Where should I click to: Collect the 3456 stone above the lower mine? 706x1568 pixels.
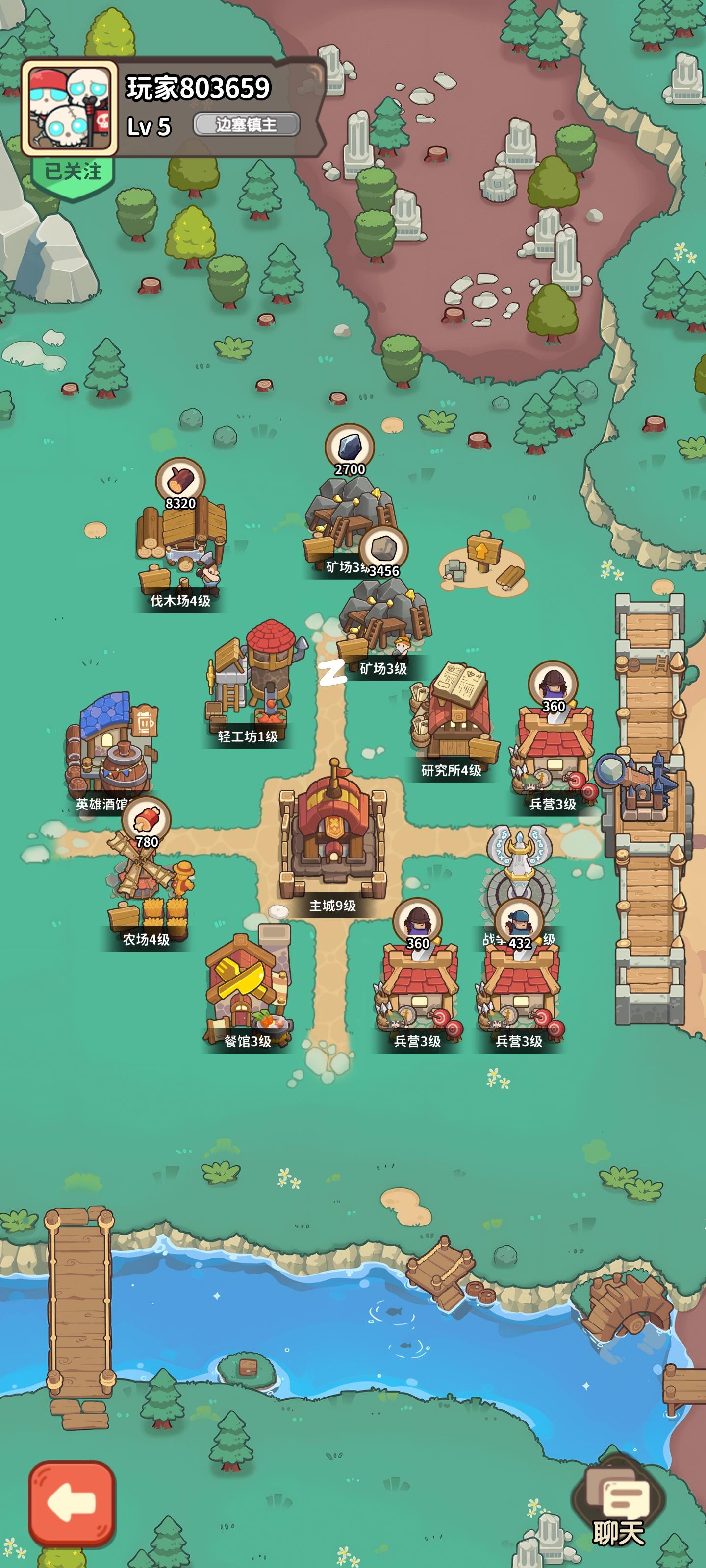tap(385, 547)
